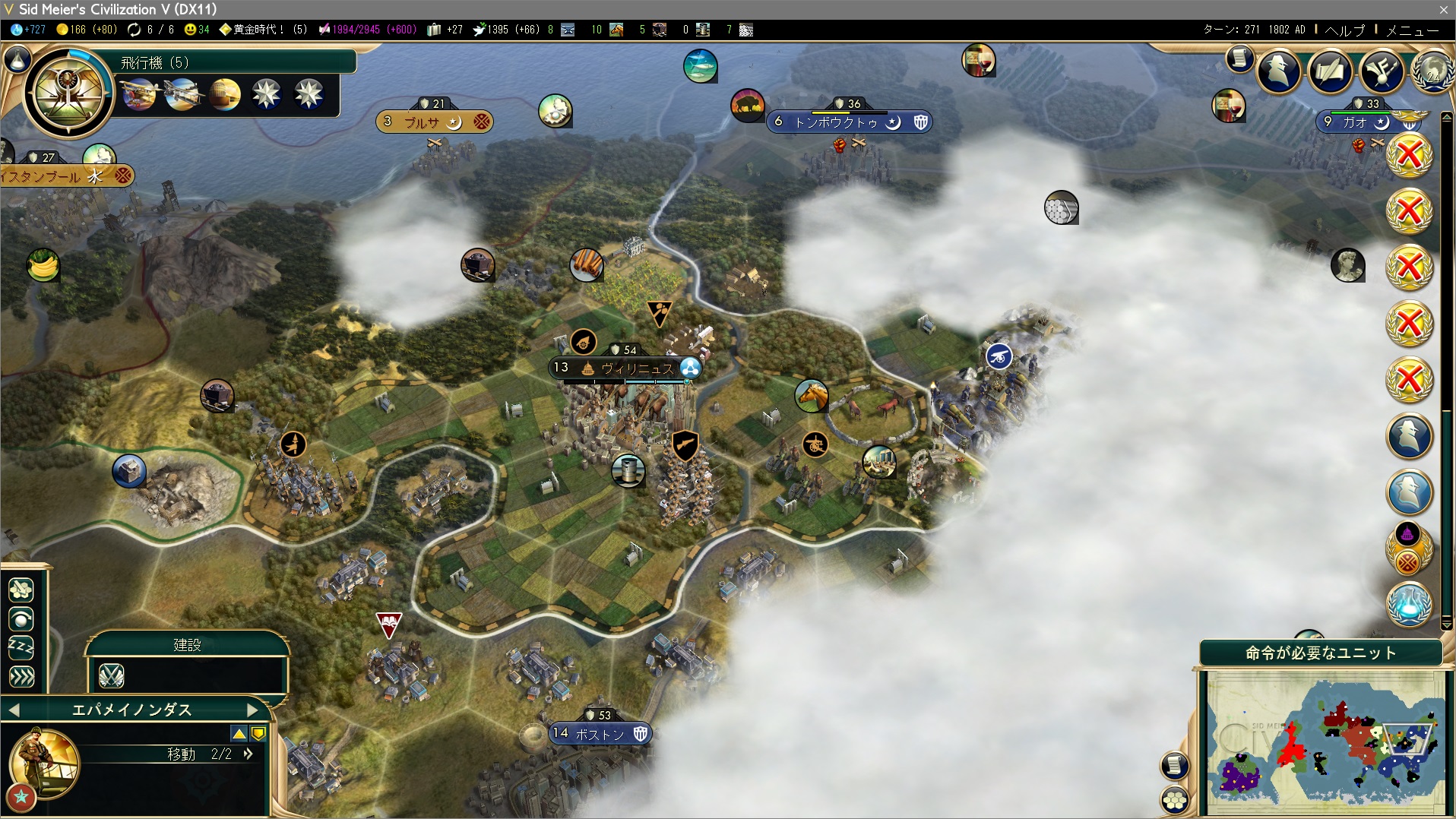Open the diplomacy overview trumpet button
Viewport: 1456px width, 819px height.
[1382, 72]
